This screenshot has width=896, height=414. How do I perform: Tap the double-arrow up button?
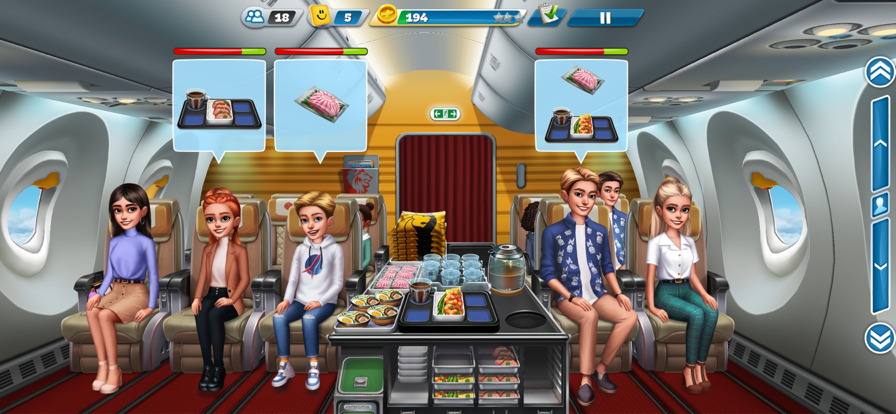pos(879,72)
